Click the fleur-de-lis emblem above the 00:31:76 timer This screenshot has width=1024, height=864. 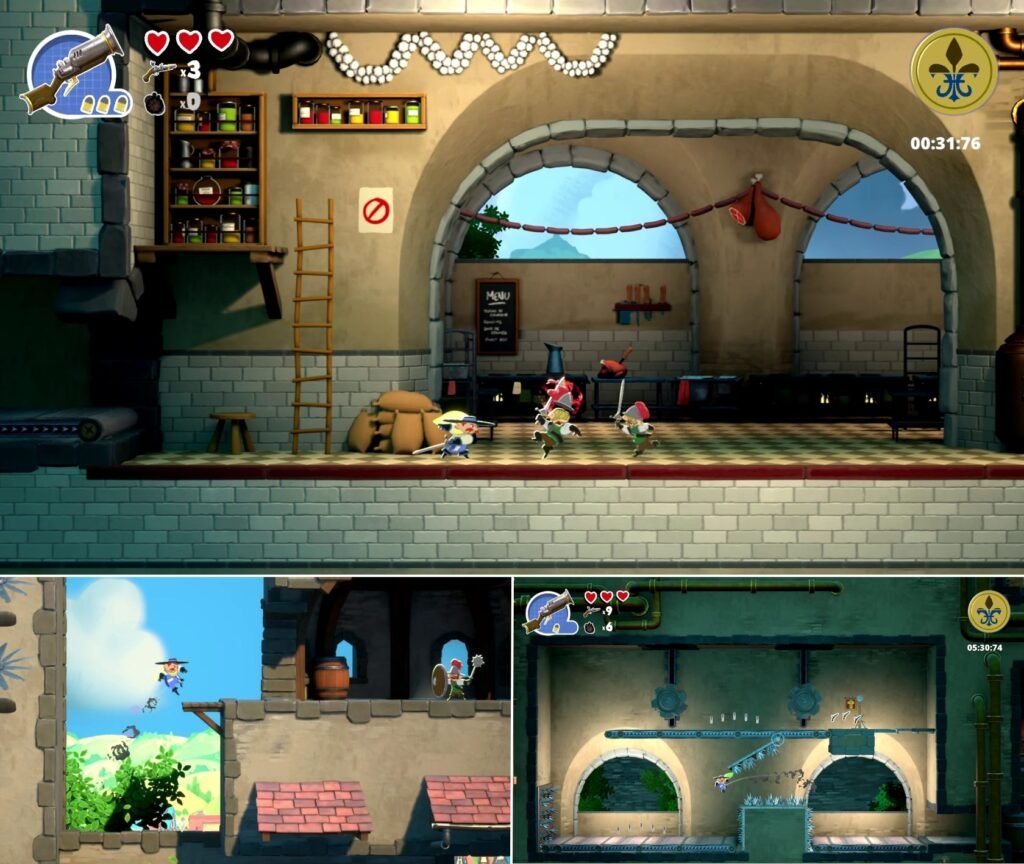[x=953, y=70]
